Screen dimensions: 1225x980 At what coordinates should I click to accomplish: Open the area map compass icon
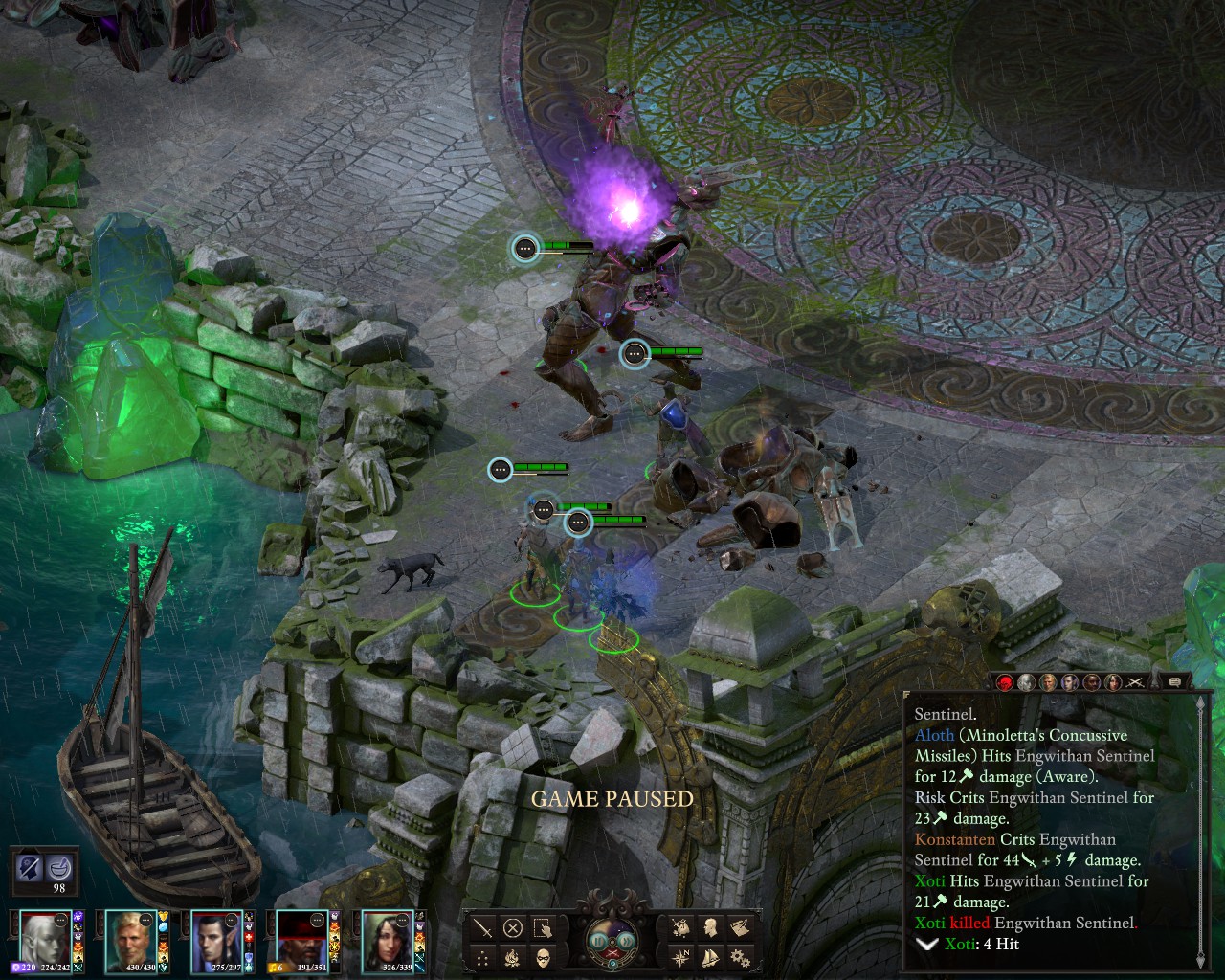(x=679, y=957)
